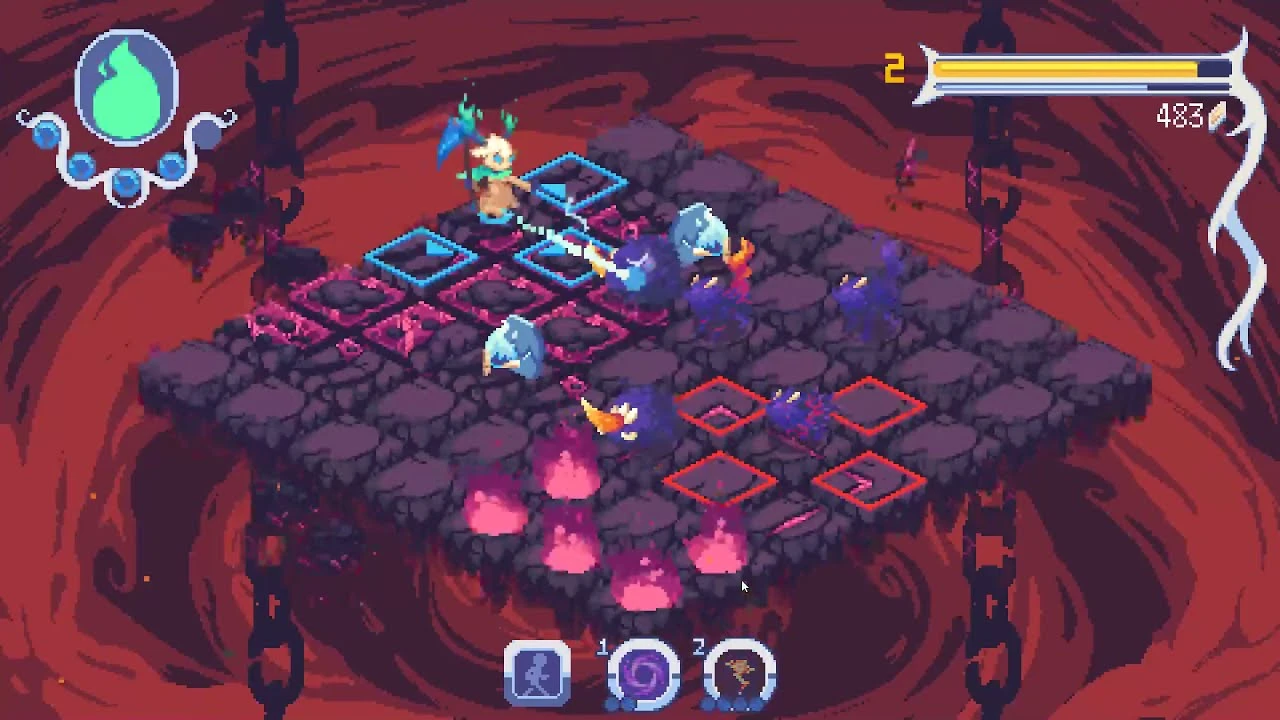
Task: Select the lightning bird ability numbered 2
Action: [739, 673]
